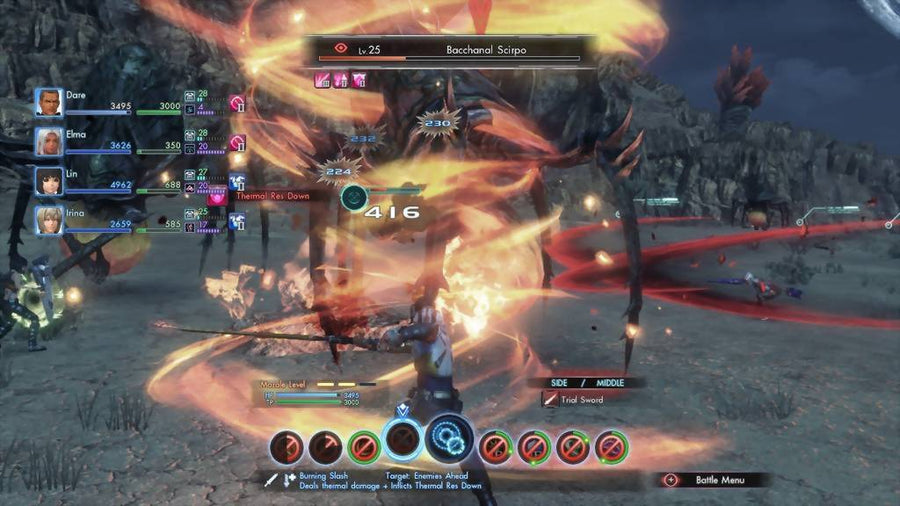The image size is (900, 506).
Task: Select Elma's party portrait
Action: pyautogui.click(x=49, y=141)
